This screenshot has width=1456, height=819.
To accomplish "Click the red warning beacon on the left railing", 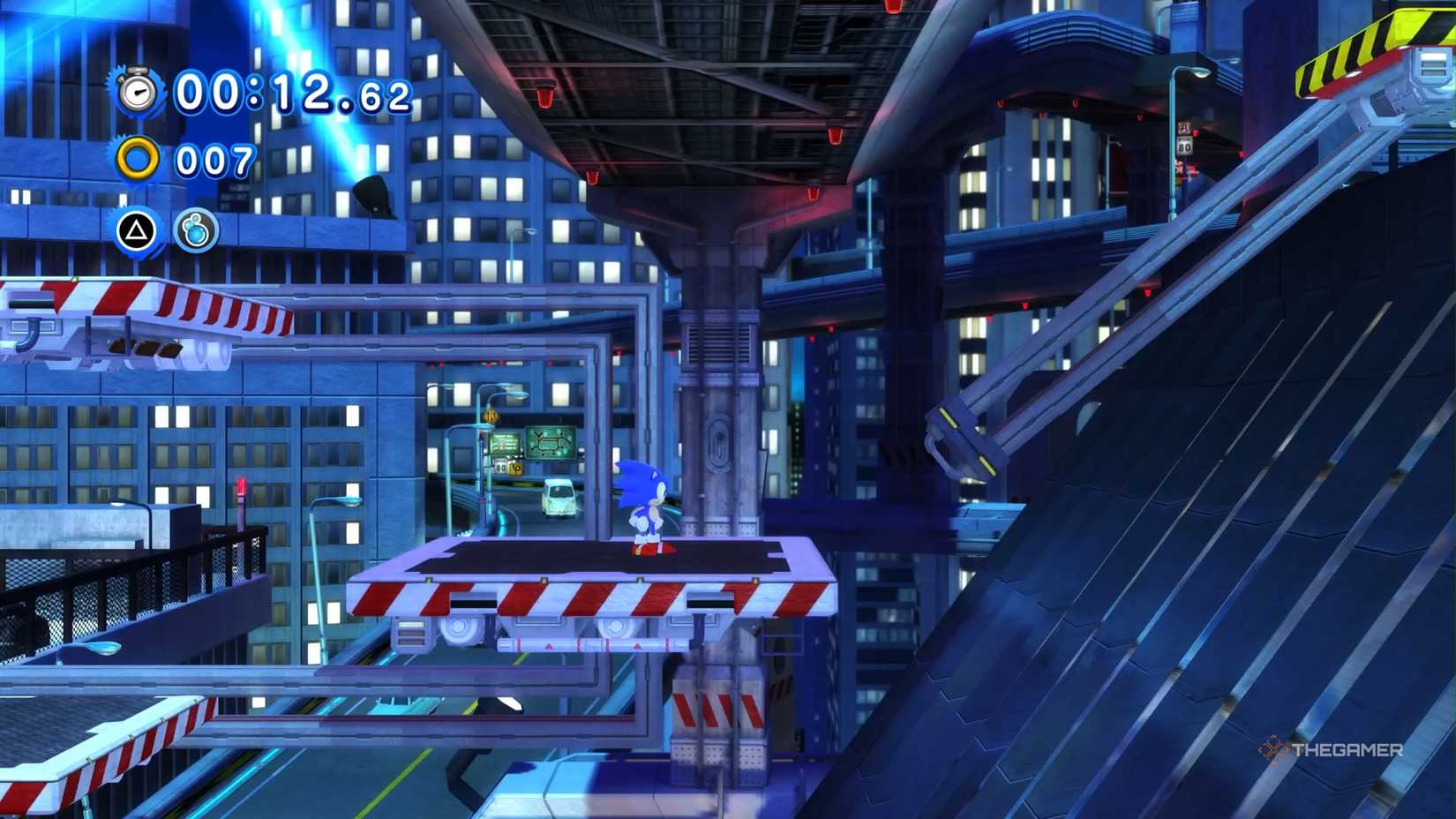I will (240, 485).
